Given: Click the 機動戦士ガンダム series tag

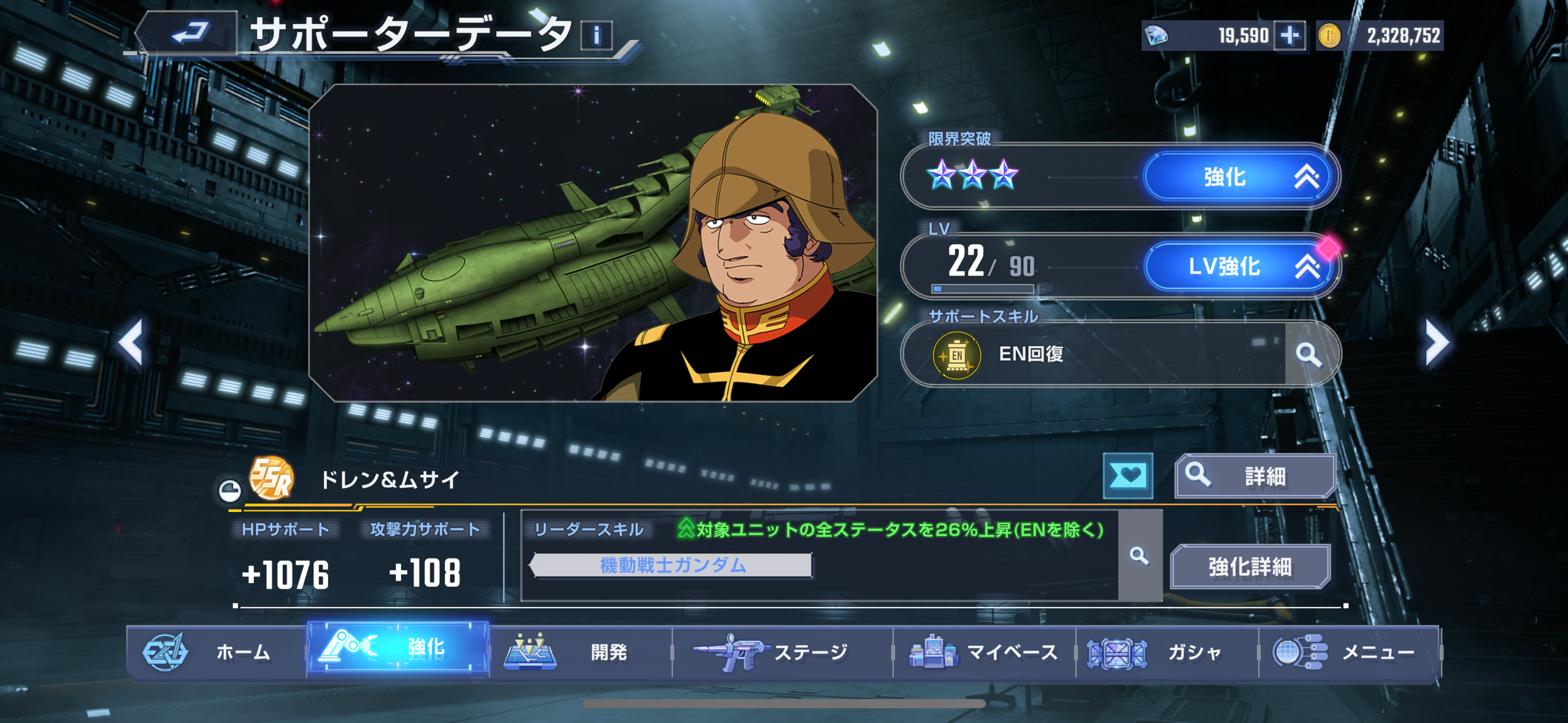Looking at the screenshot, I should tap(672, 565).
